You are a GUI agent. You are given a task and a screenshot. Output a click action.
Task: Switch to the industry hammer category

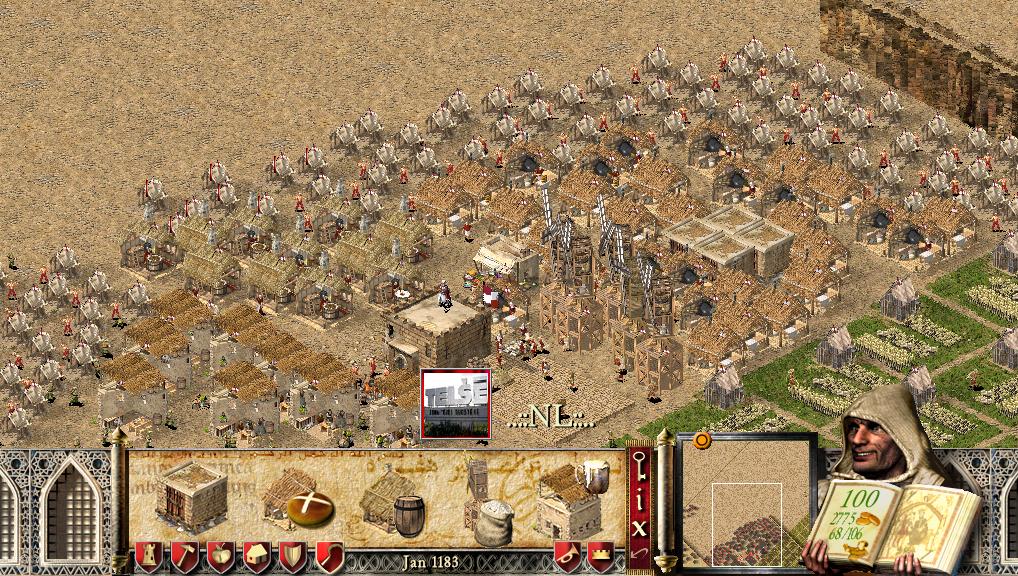pos(182,556)
